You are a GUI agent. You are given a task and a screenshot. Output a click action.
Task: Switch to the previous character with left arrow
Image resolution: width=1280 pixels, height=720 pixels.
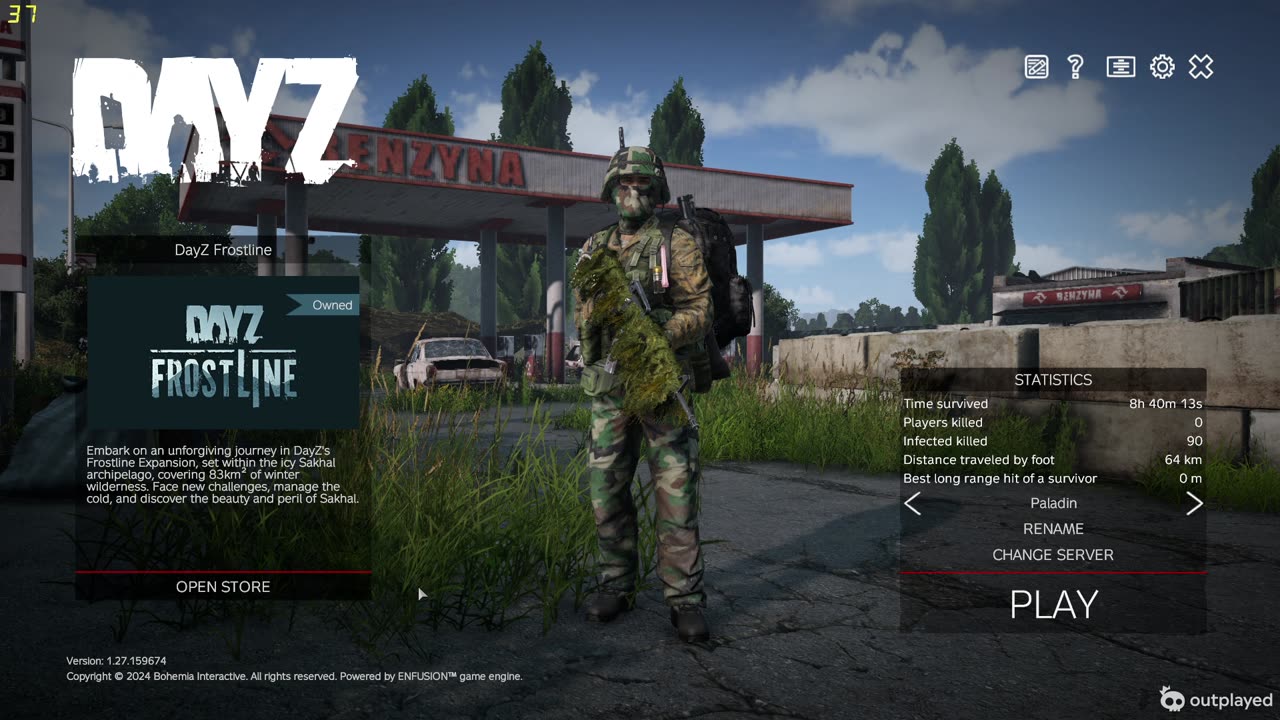coord(912,504)
